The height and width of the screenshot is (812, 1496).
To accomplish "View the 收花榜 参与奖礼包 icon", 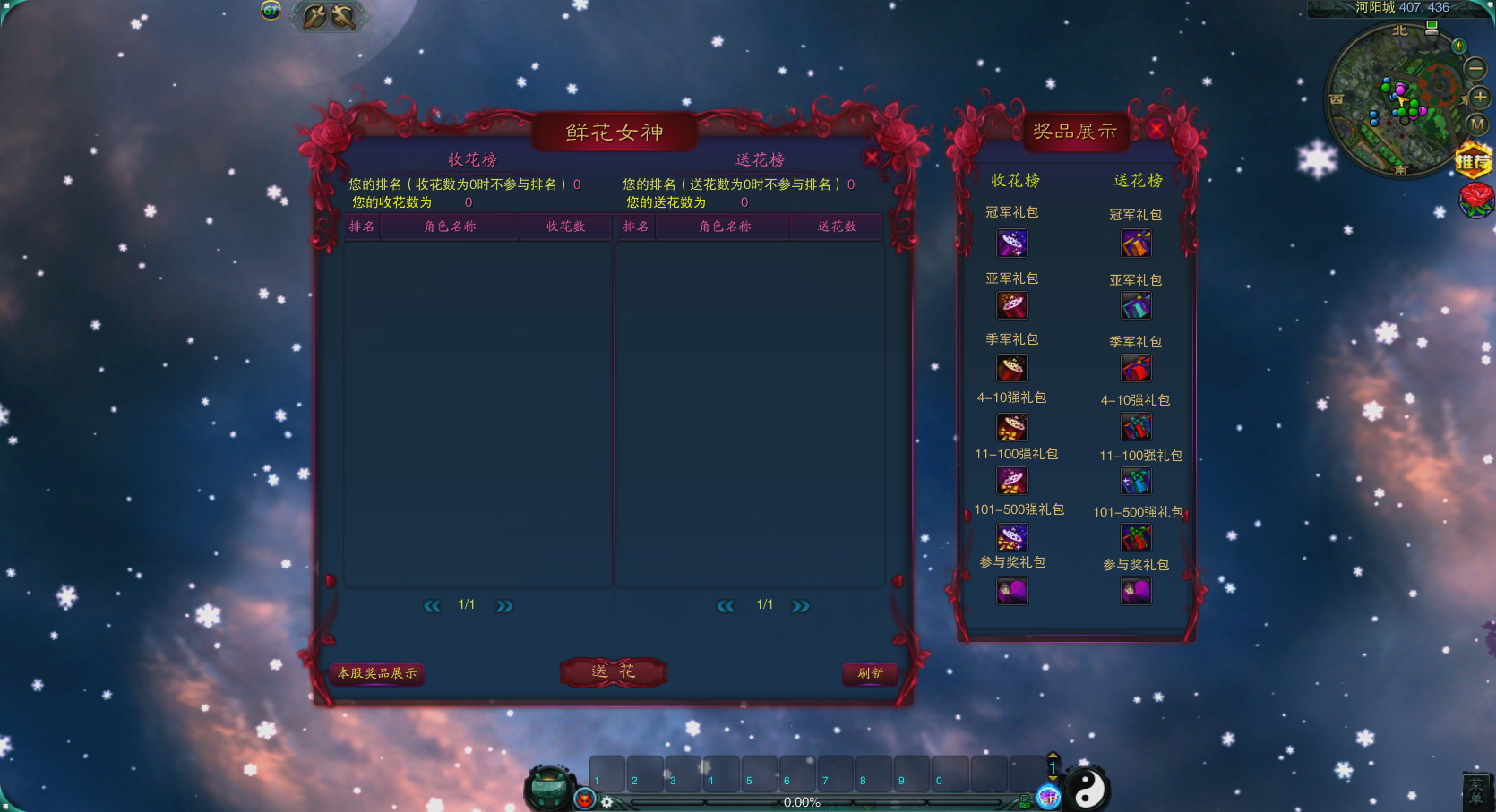I will [x=1012, y=590].
